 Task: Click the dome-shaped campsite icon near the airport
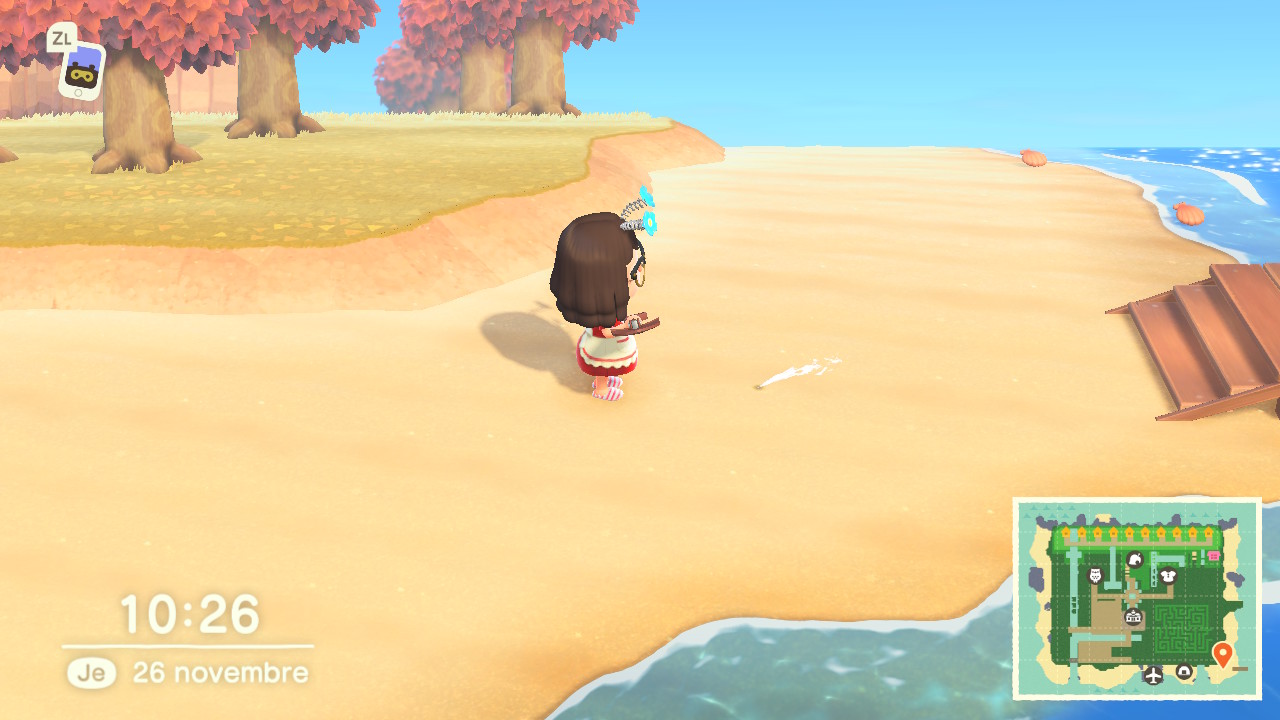pyautogui.click(x=1184, y=671)
